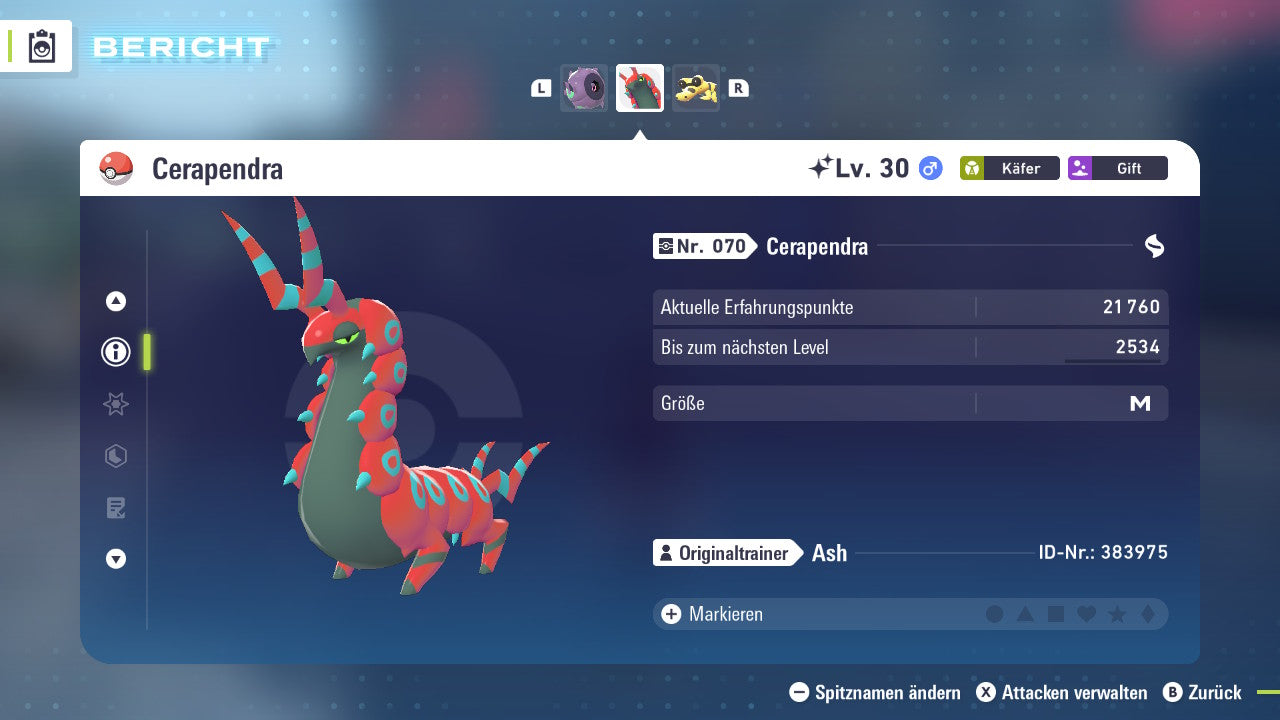
Task: Select the Cerapendra party thumbnail
Action: pyautogui.click(x=640, y=88)
